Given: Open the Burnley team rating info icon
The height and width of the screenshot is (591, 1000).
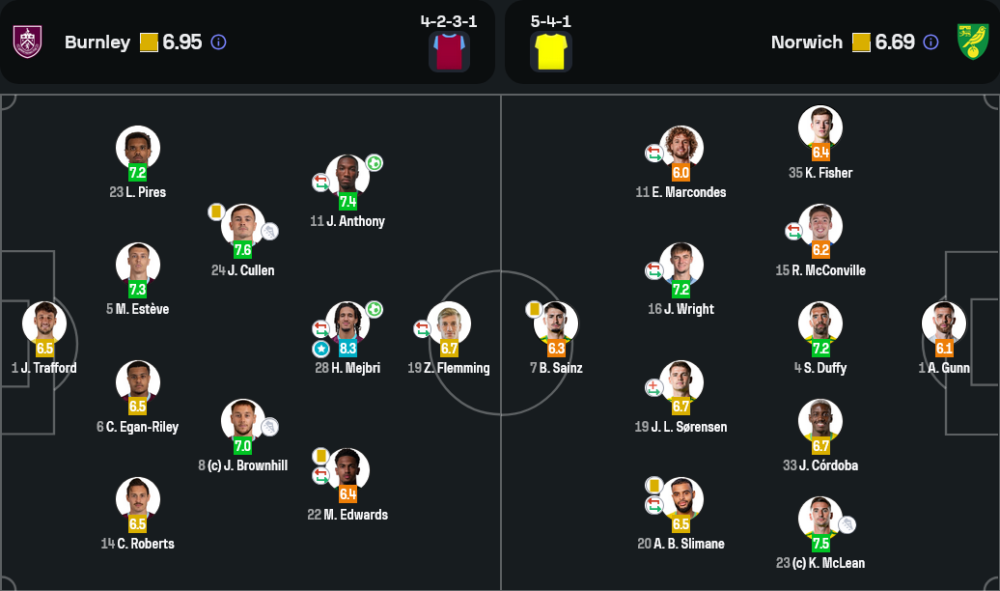Looking at the screenshot, I should tap(218, 42).
